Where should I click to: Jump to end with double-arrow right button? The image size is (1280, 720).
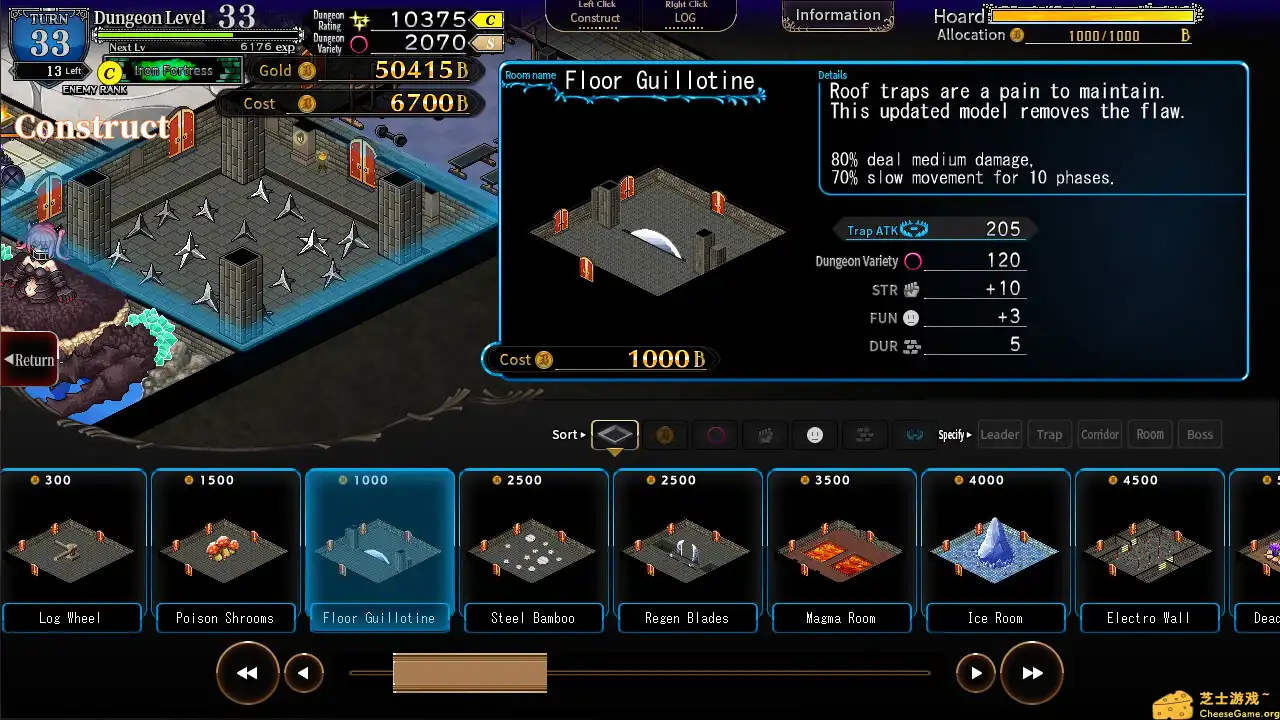[1032, 673]
